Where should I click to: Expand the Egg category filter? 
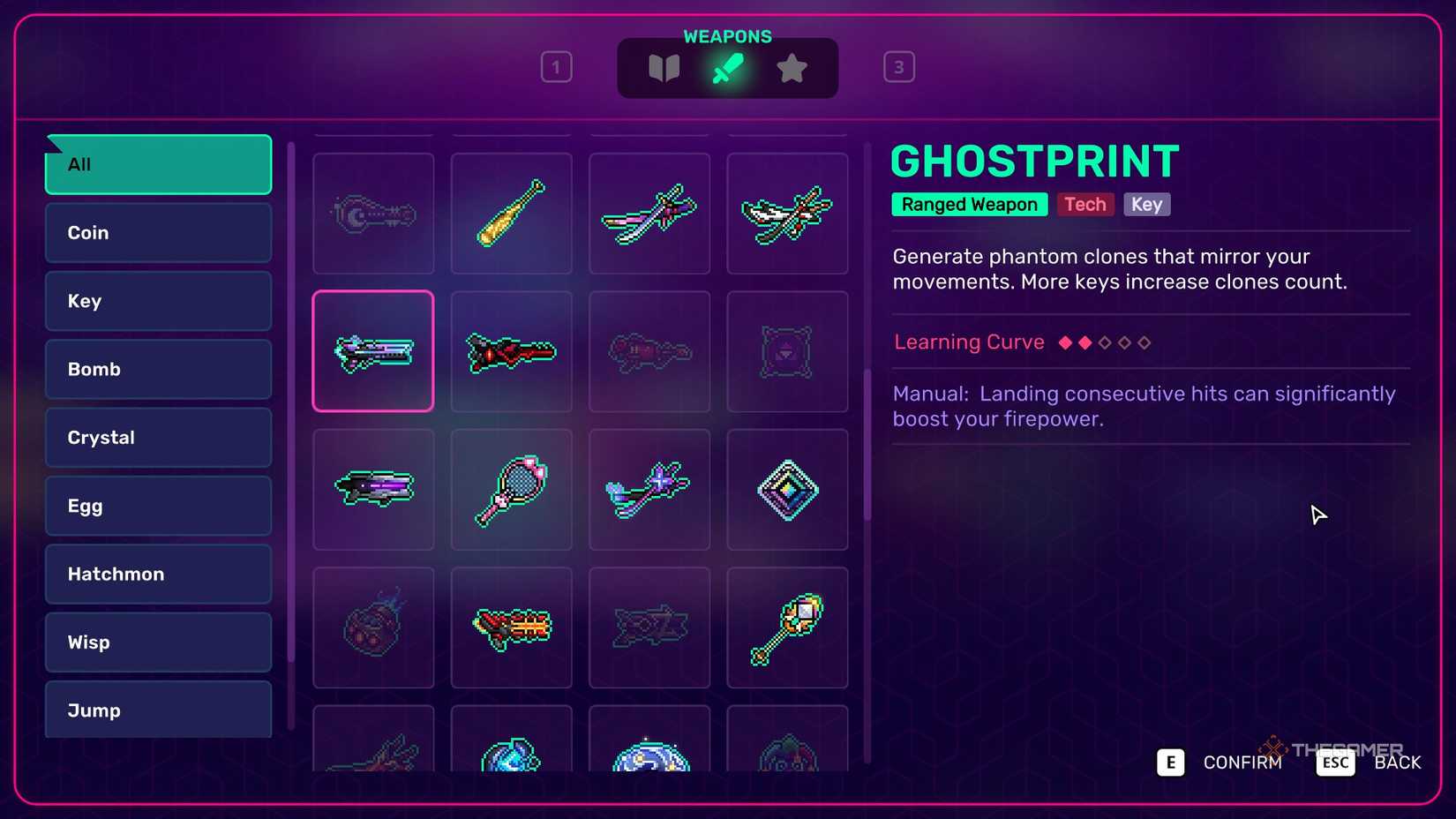(157, 506)
